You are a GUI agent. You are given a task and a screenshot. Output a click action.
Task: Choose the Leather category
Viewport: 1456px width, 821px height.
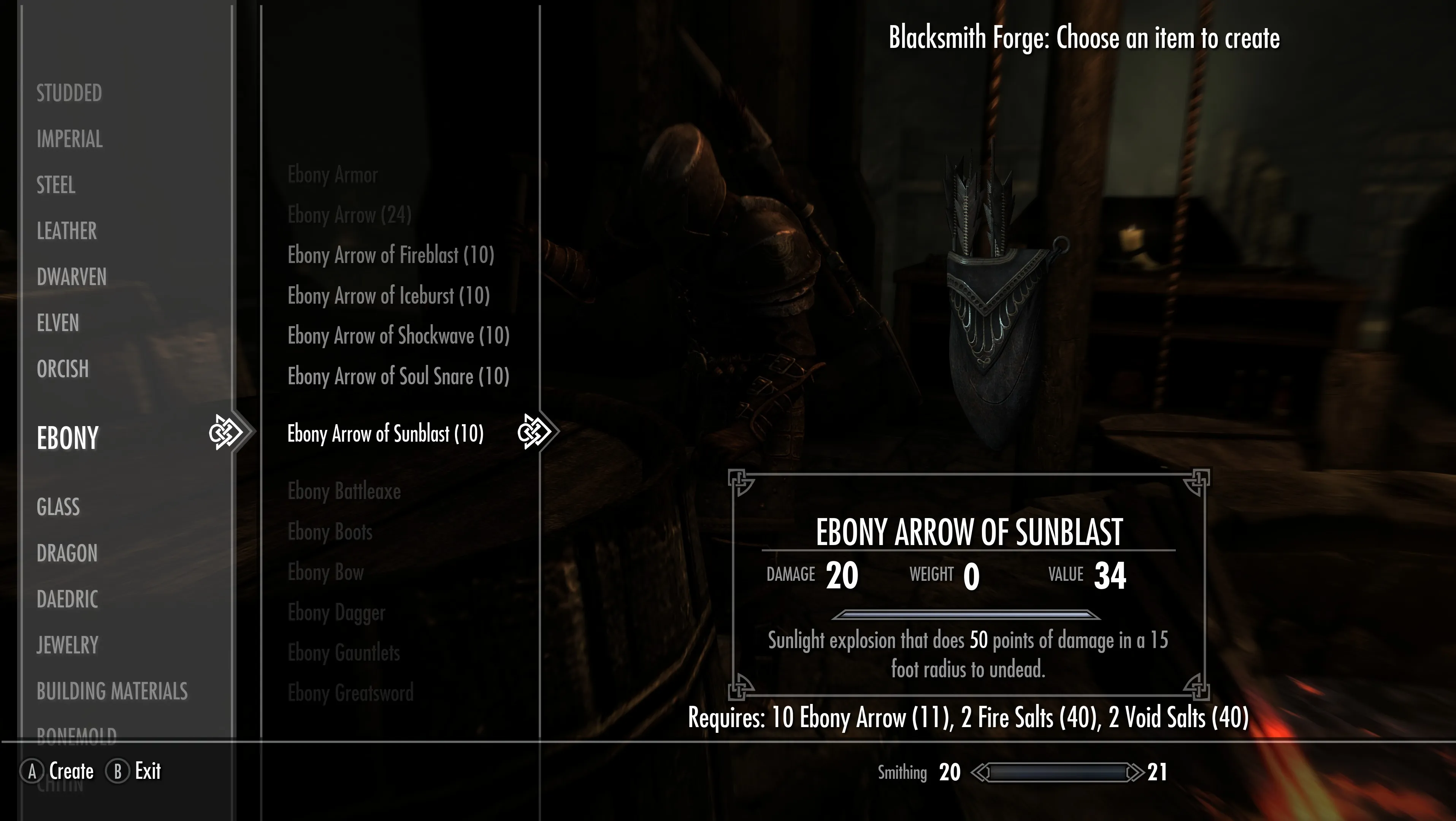pos(67,231)
